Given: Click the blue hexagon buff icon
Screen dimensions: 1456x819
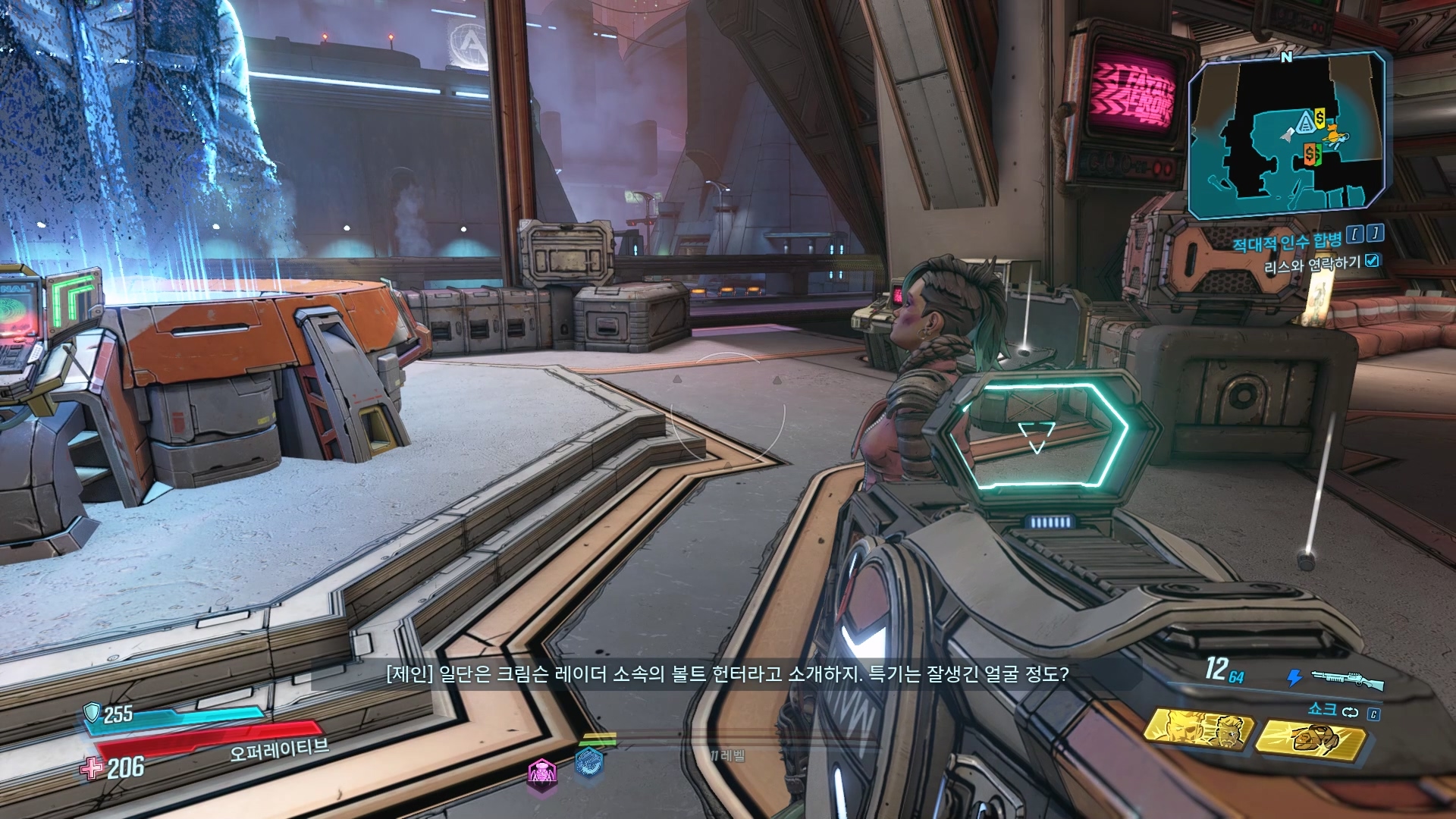Looking at the screenshot, I should [x=588, y=761].
